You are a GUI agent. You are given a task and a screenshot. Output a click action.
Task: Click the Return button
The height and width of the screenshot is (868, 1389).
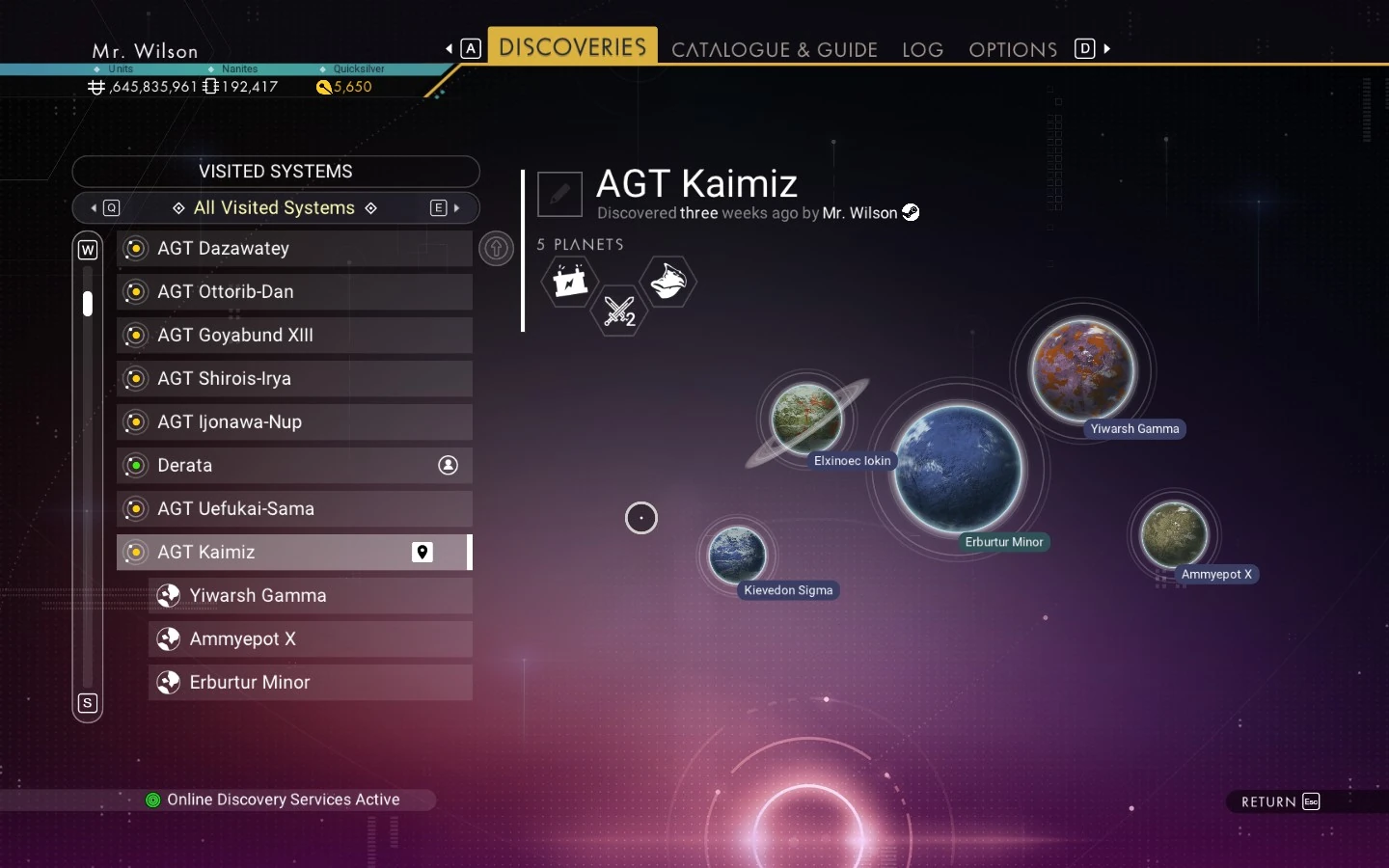point(1279,801)
